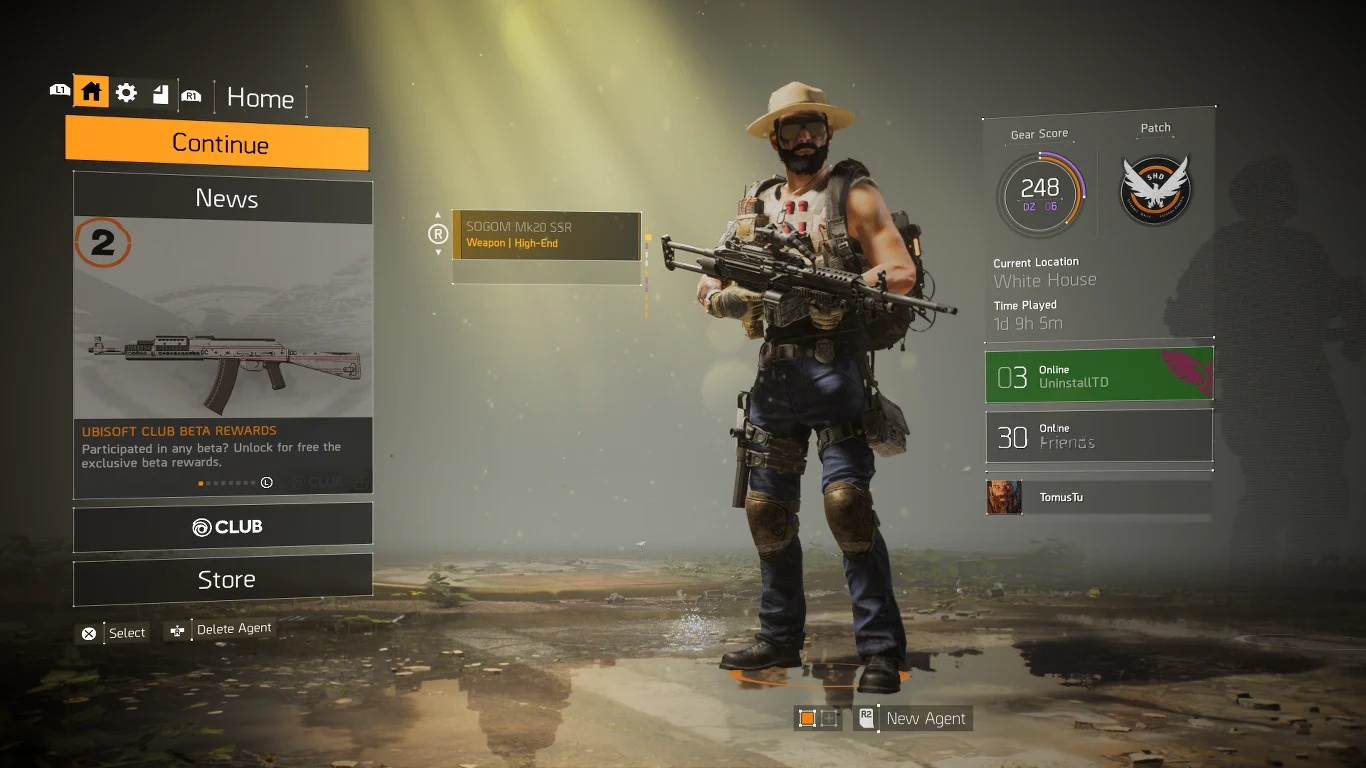Open the Settings gear icon

click(125, 91)
